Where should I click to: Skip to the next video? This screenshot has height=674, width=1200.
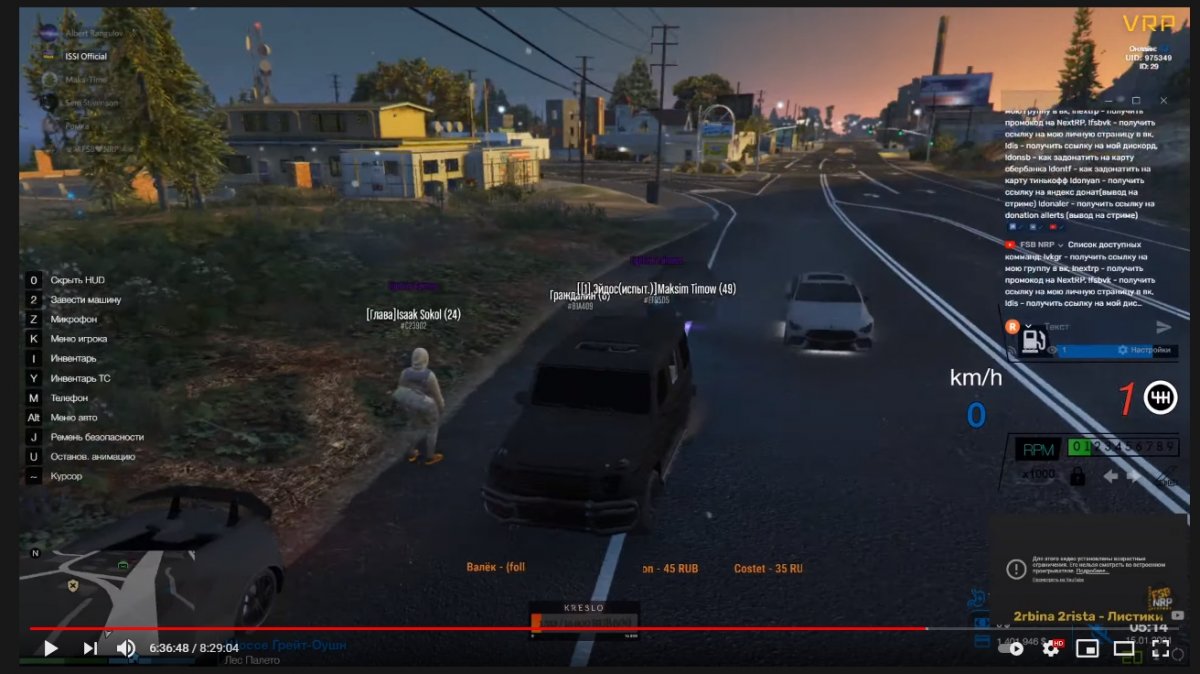click(x=90, y=648)
